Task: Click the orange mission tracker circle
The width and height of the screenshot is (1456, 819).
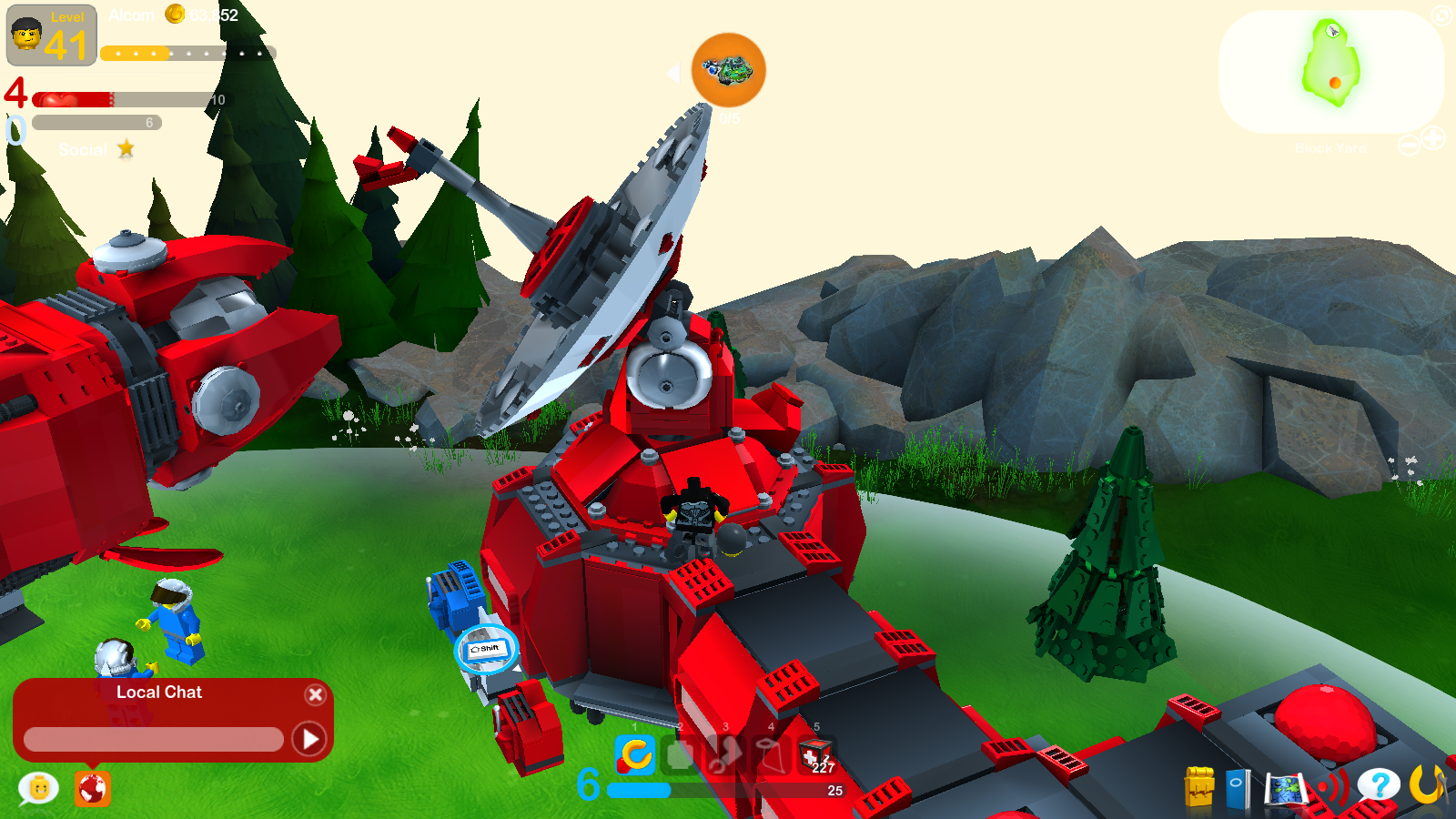Action: pyautogui.click(x=728, y=72)
